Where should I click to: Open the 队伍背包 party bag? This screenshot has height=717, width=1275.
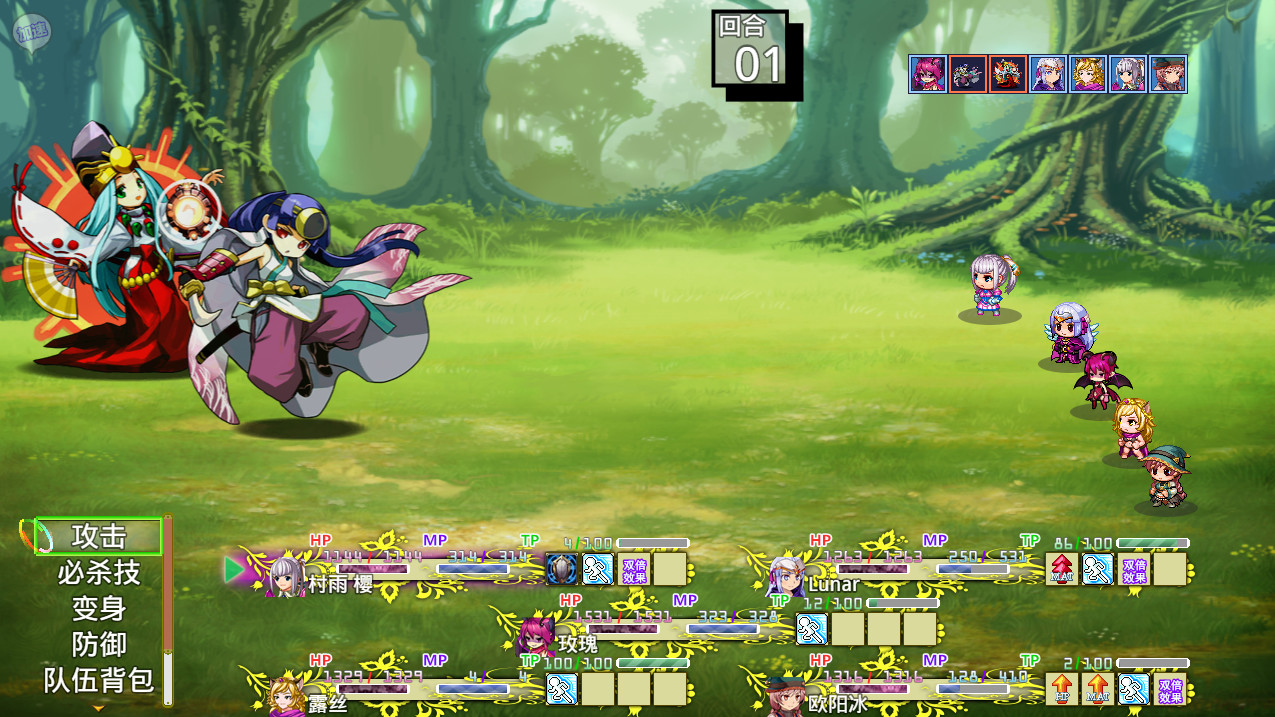[x=98, y=681]
